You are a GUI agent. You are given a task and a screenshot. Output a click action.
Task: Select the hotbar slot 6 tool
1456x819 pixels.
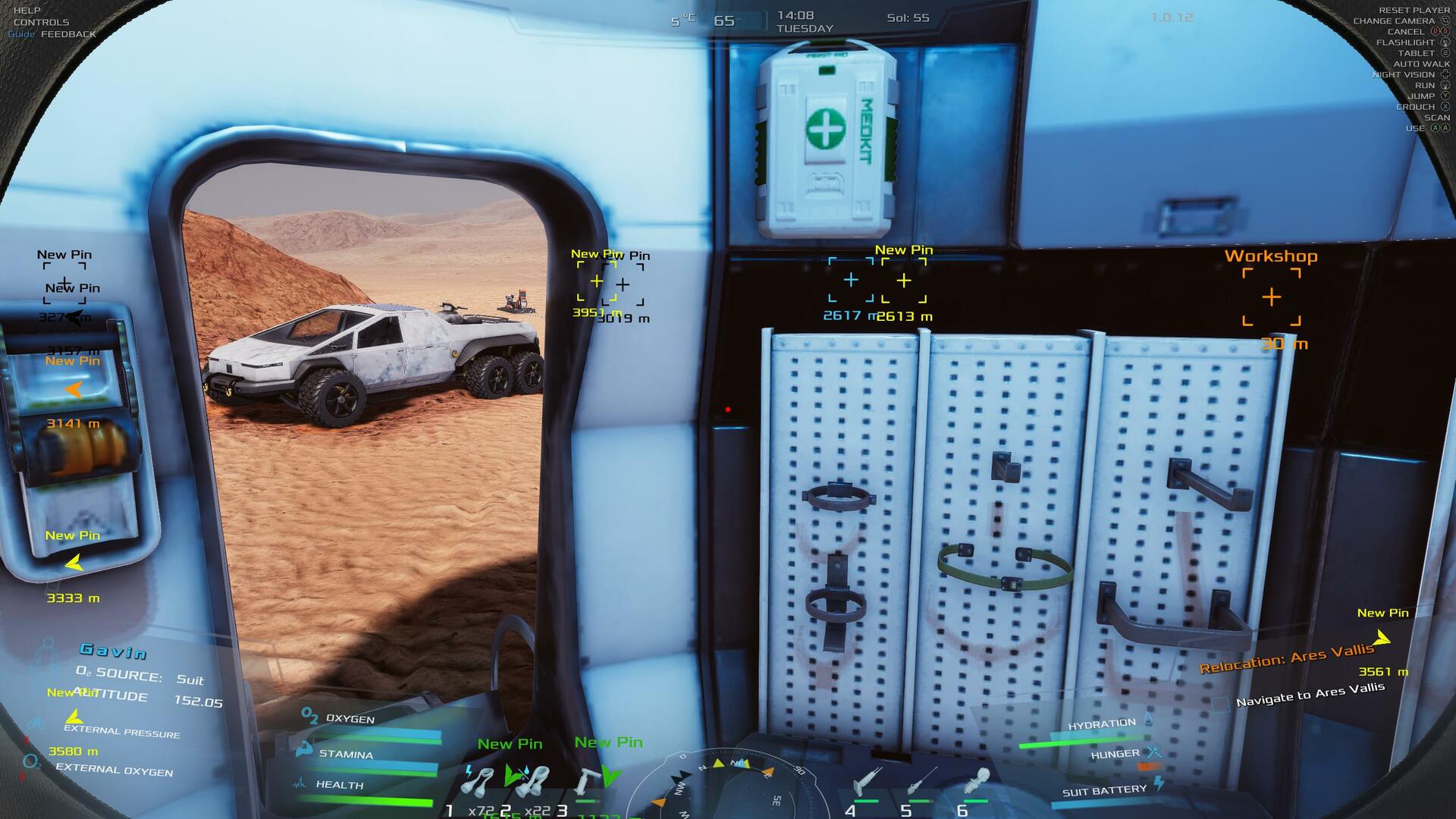pyautogui.click(x=976, y=781)
